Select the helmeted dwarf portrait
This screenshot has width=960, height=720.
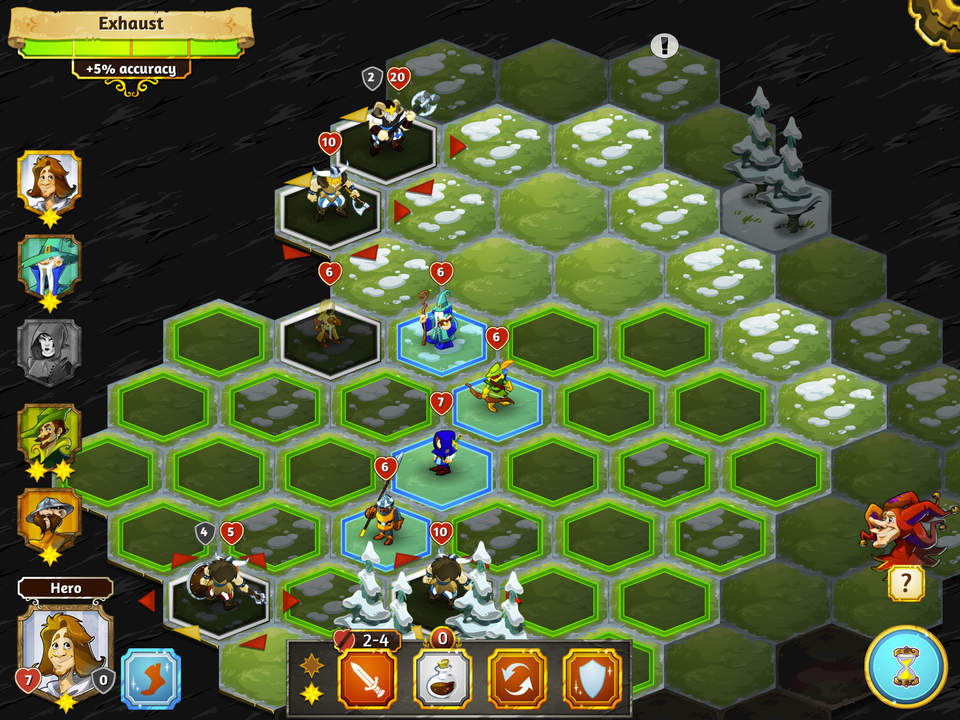[48, 518]
